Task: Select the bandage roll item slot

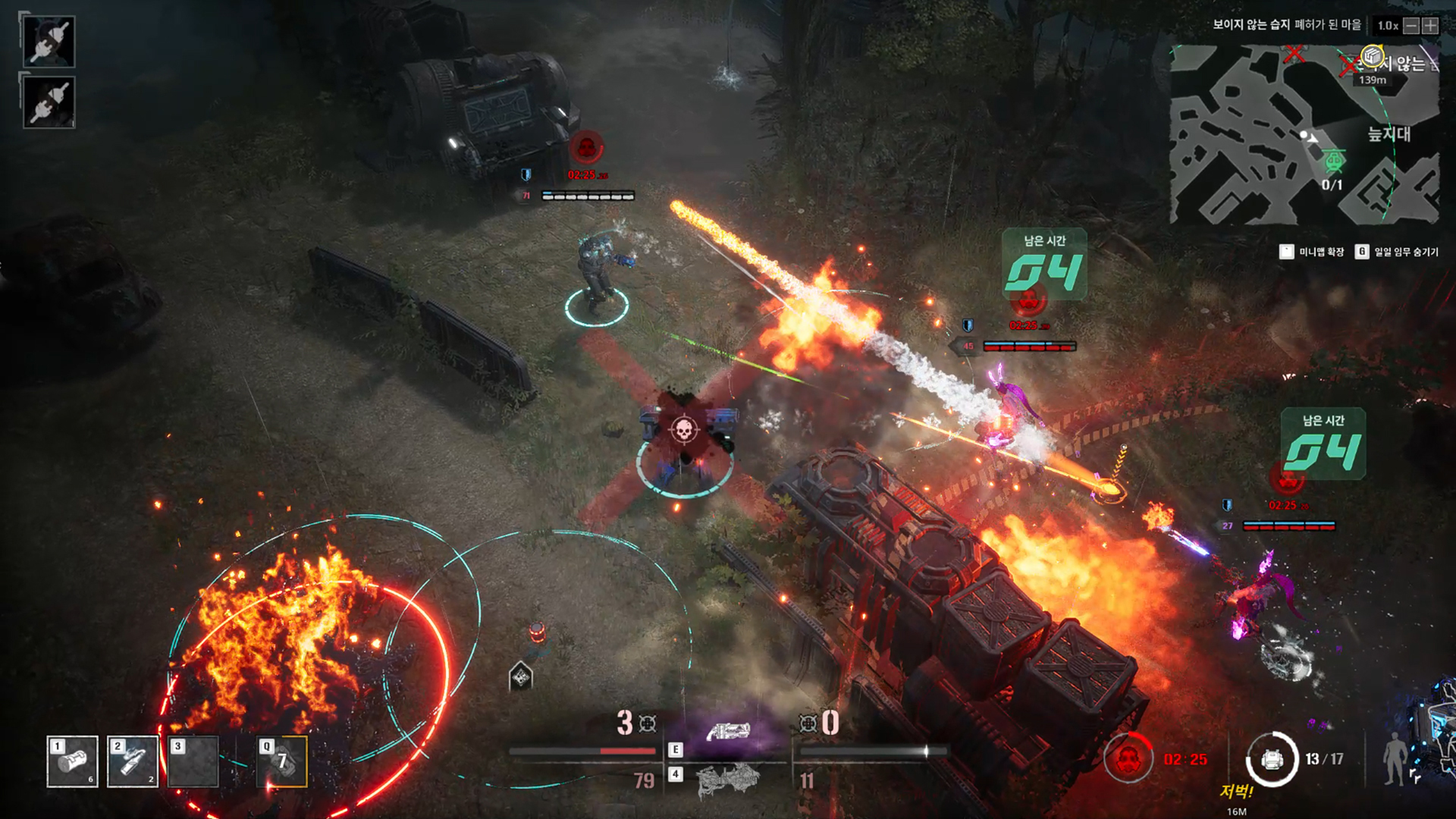Action: (x=72, y=761)
